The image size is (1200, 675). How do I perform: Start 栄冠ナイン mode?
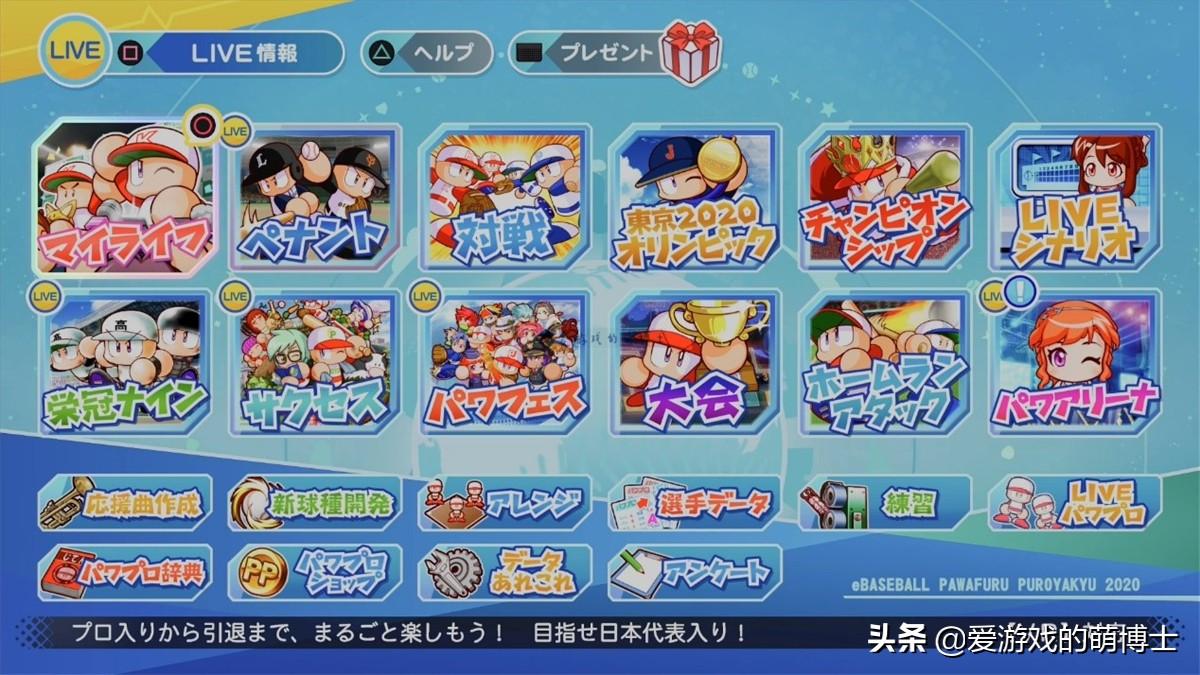(x=125, y=363)
